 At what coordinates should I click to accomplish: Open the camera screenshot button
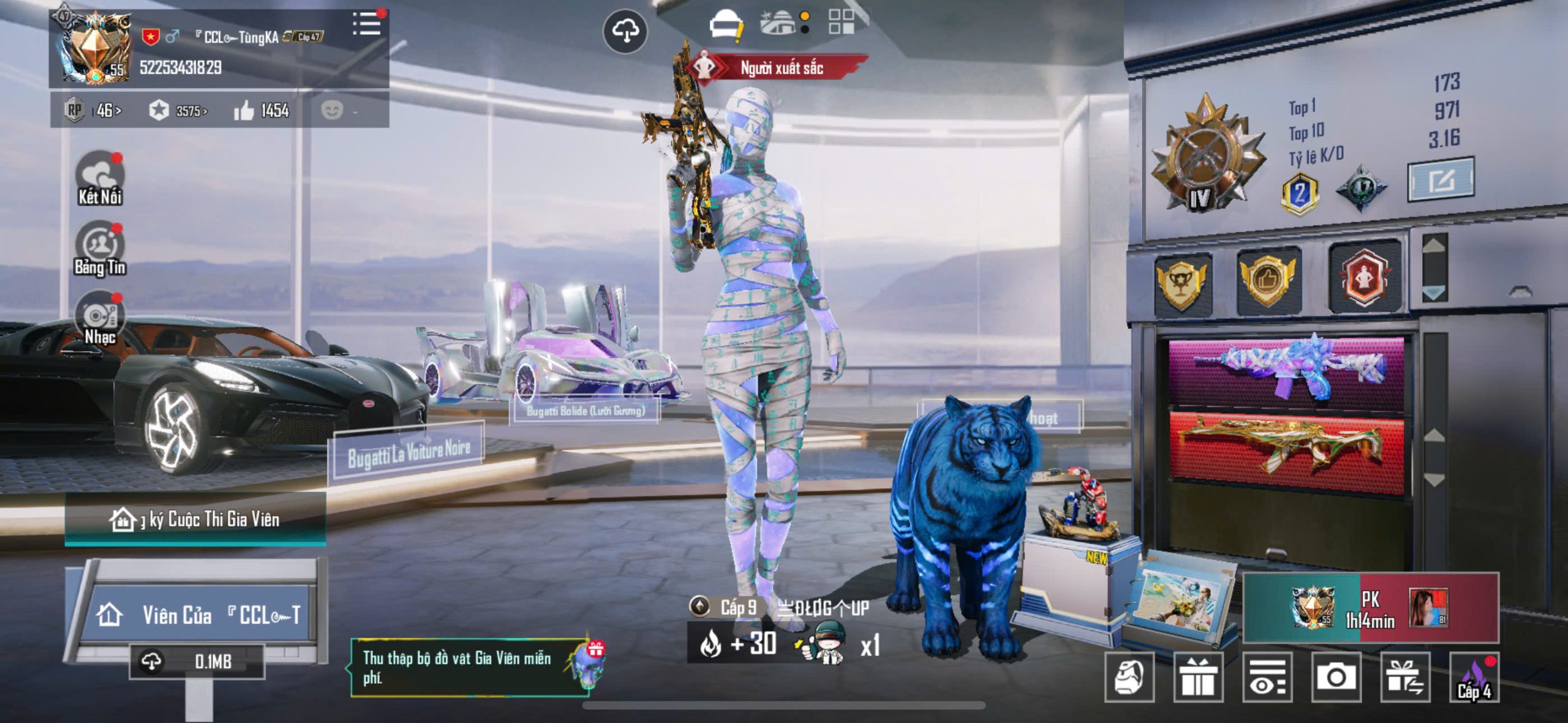[1336, 677]
